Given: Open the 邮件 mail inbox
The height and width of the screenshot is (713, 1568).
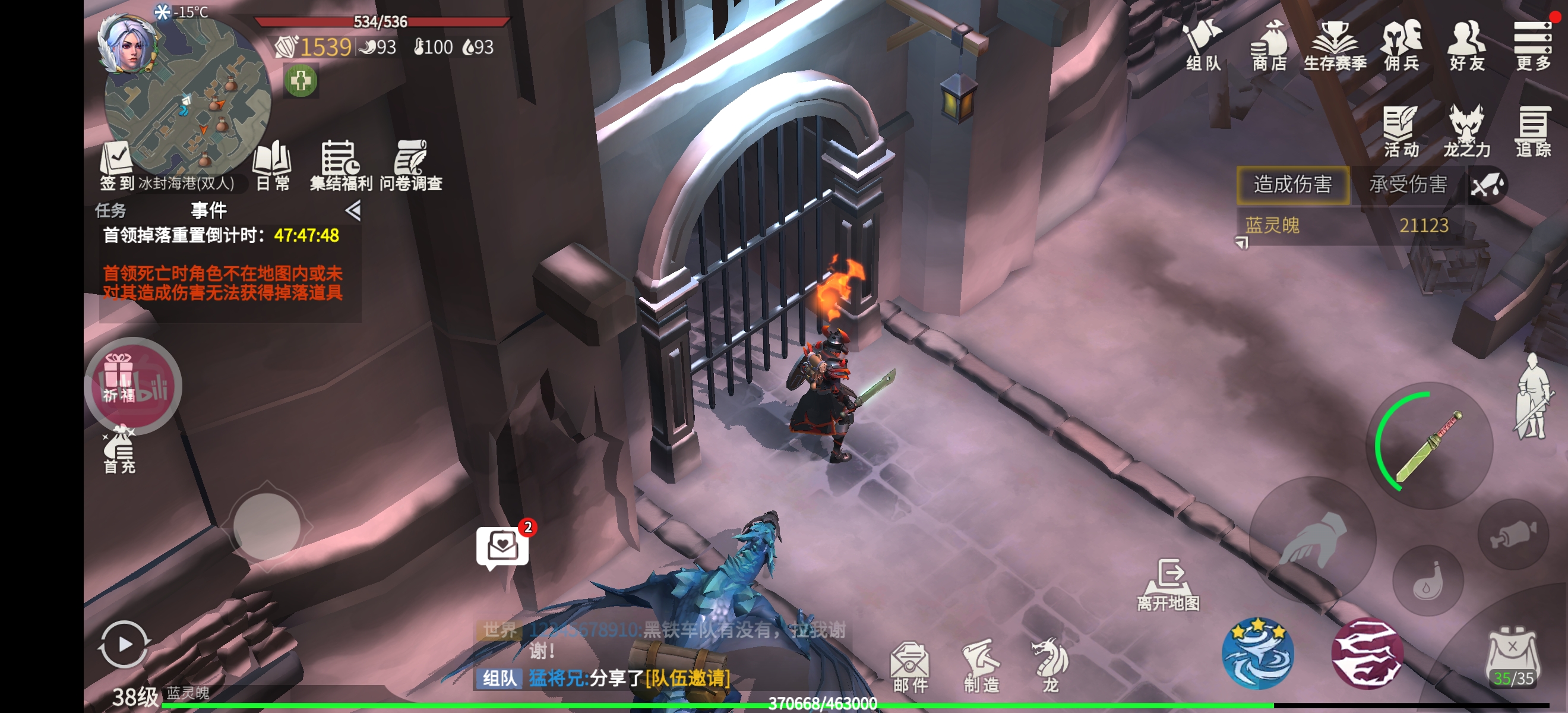Looking at the screenshot, I should [911, 668].
